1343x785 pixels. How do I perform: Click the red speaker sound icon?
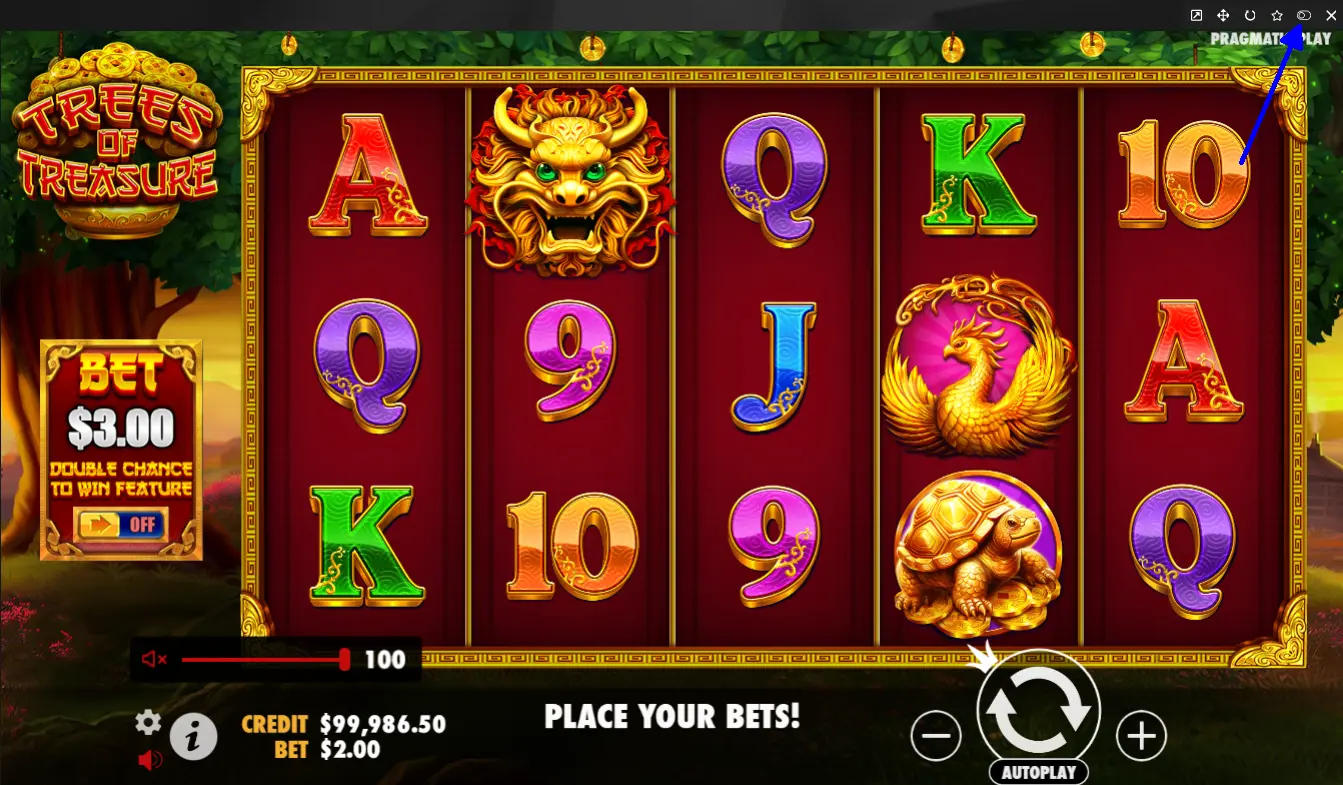tap(150, 760)
